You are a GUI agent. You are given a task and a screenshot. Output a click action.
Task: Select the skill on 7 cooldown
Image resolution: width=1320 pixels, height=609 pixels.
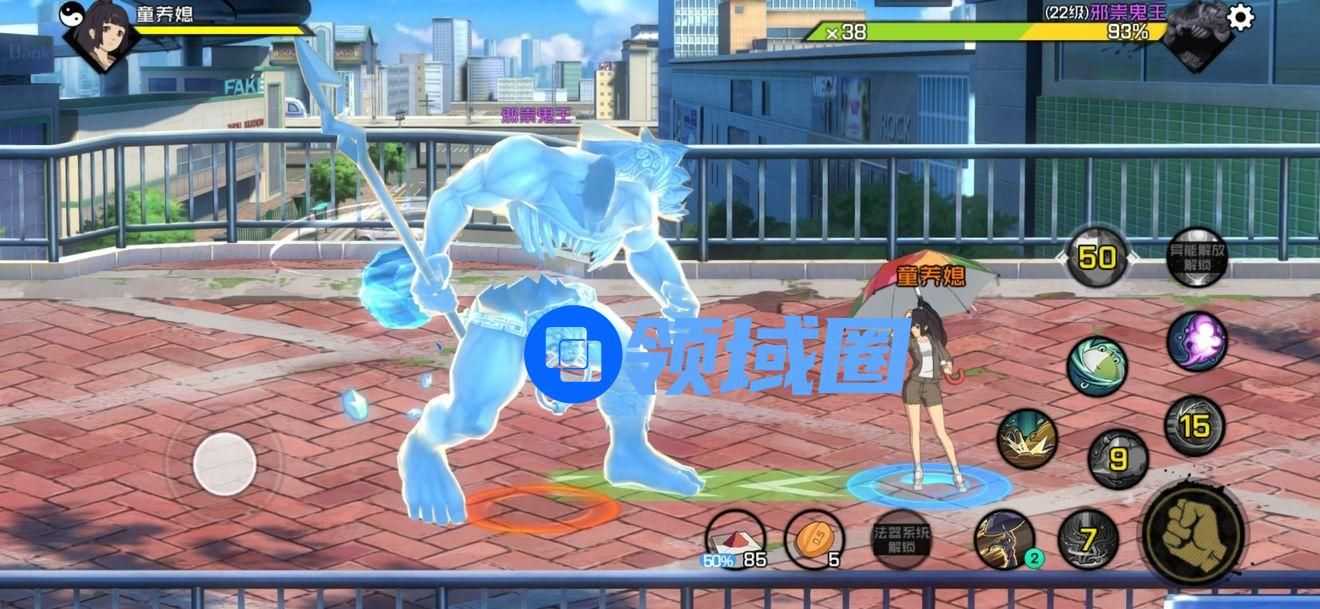pyautogui.click(x=1088, y=539)
